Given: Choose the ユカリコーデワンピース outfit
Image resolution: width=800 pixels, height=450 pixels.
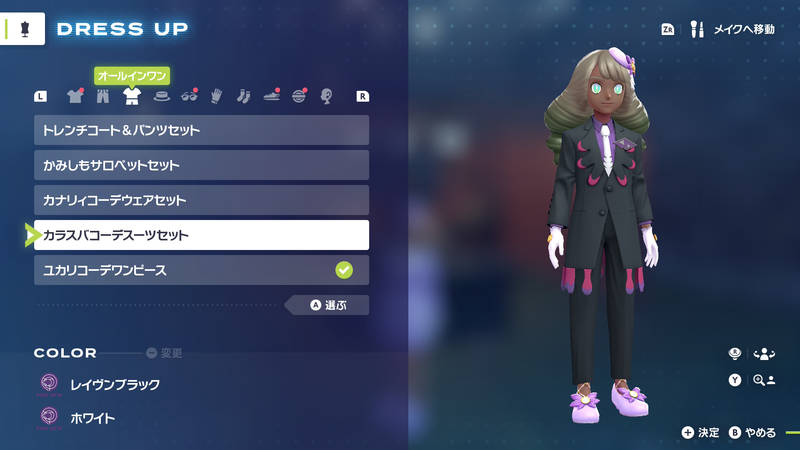Looking at the screenshot, I should [201, 270].
